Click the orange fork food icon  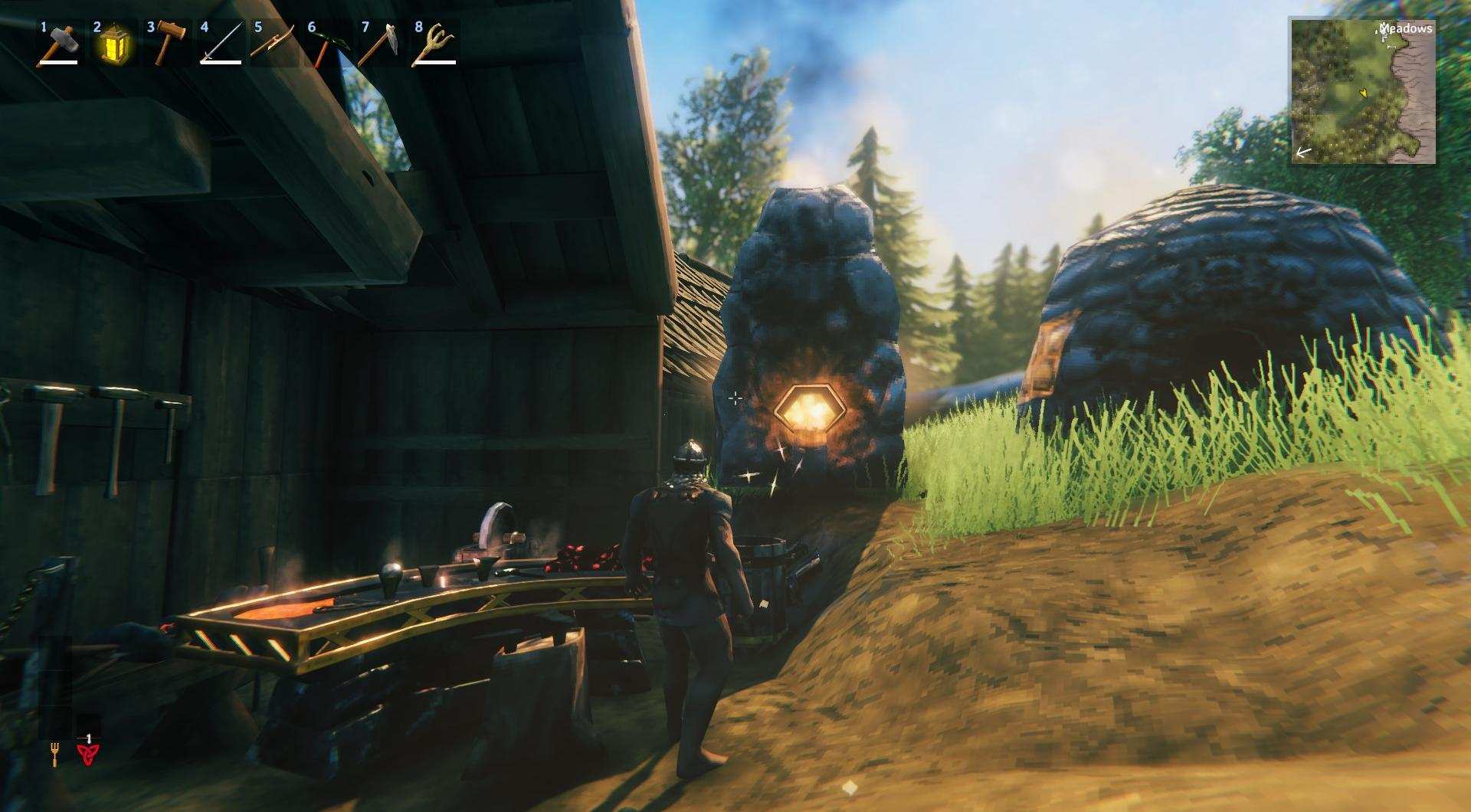tap(54, 756)
